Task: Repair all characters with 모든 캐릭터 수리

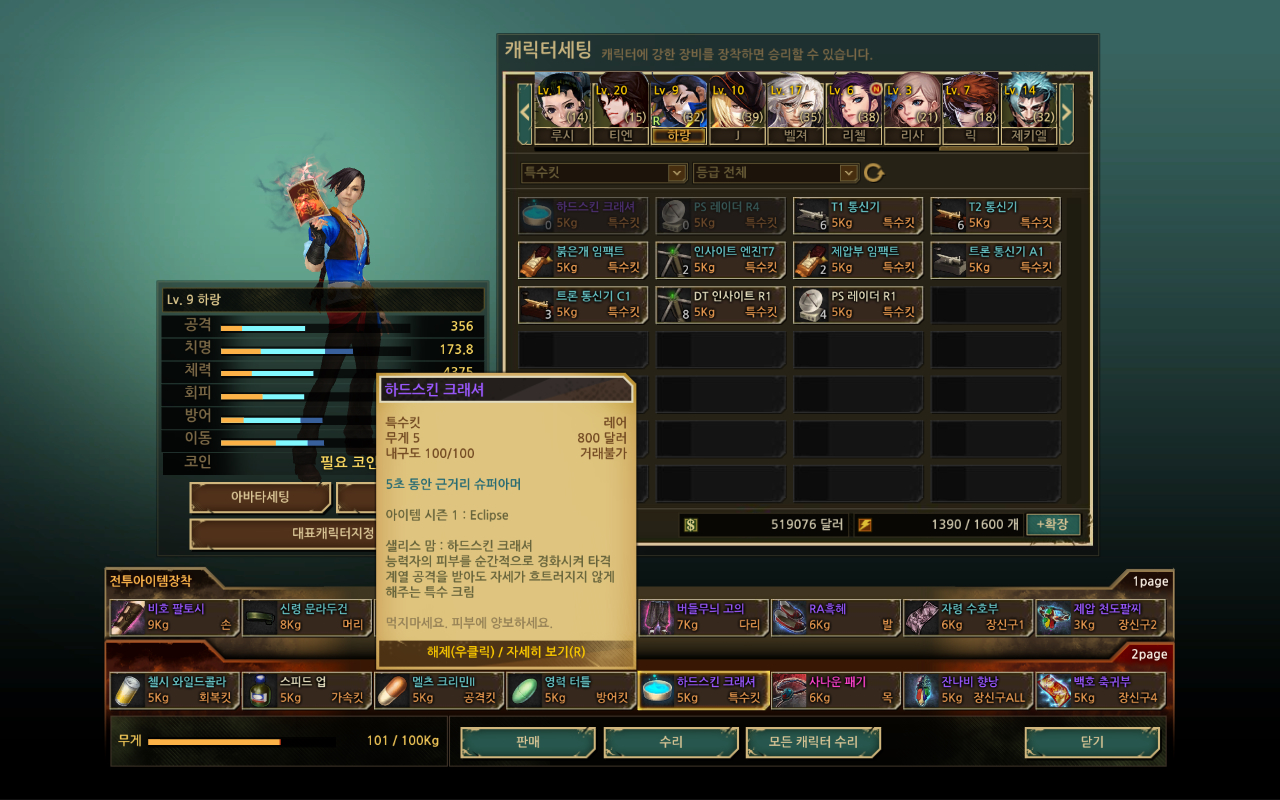Action: 813,743
